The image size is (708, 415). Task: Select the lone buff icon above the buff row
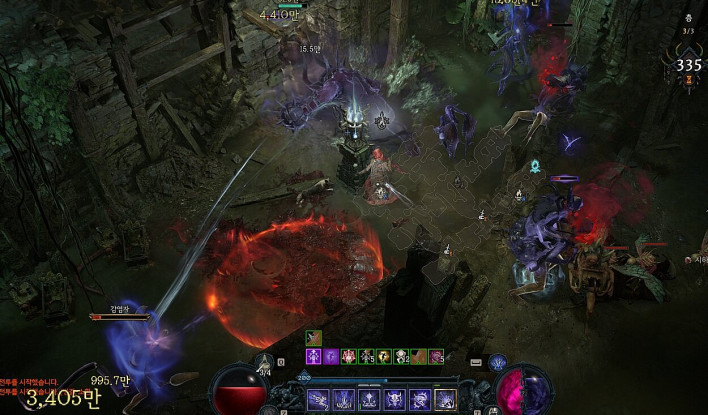coord(314,338)
